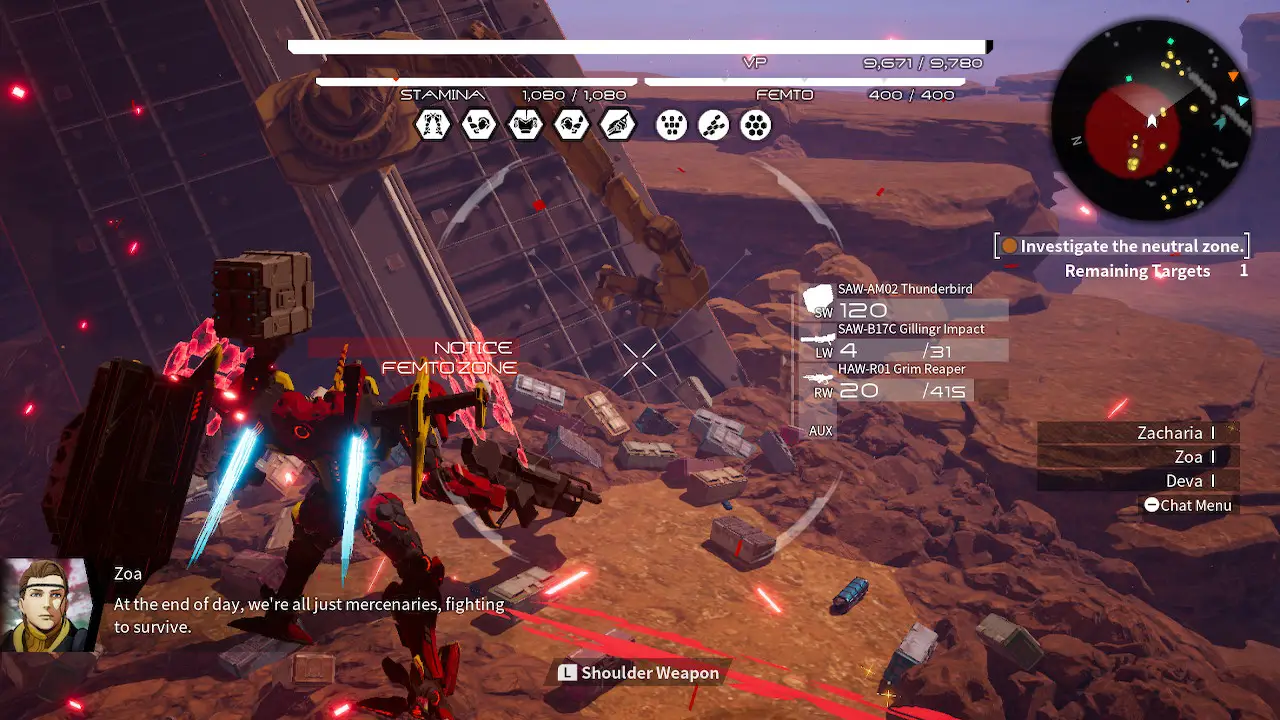Click the circular radar minimap
Image resolution: width=1280 pixels, height=720 pixels.
1152,120
